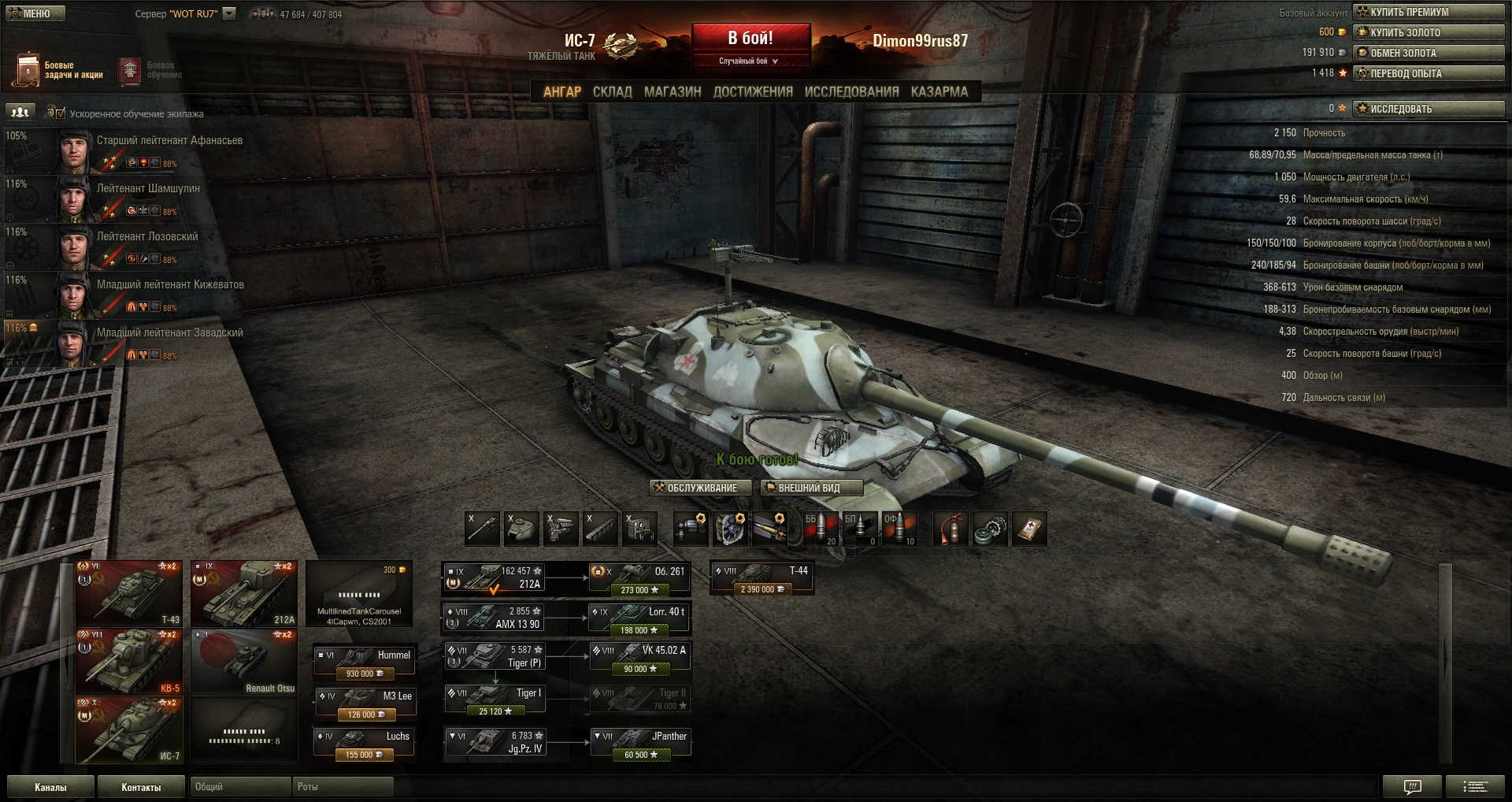Switch to the СКЛАД tab
This screenshot has width=1512, height=802.
coord(612,91)
